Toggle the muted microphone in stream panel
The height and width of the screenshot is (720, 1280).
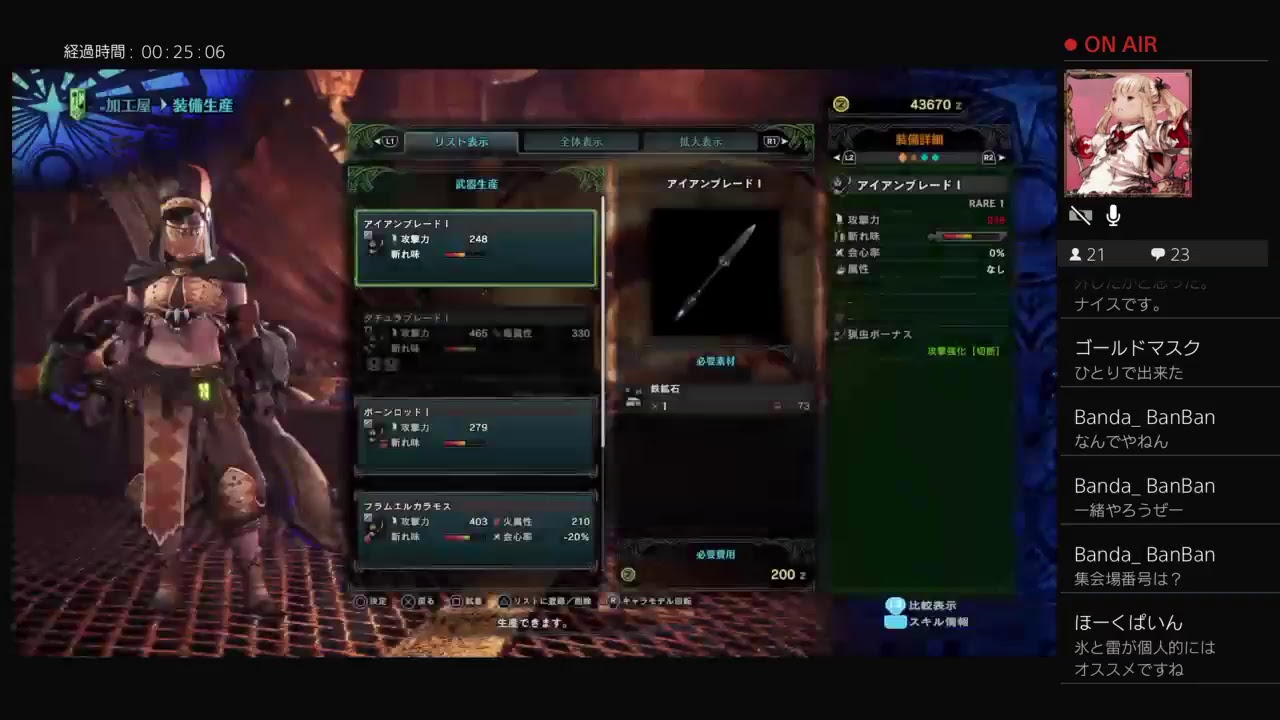point(1113,215)
